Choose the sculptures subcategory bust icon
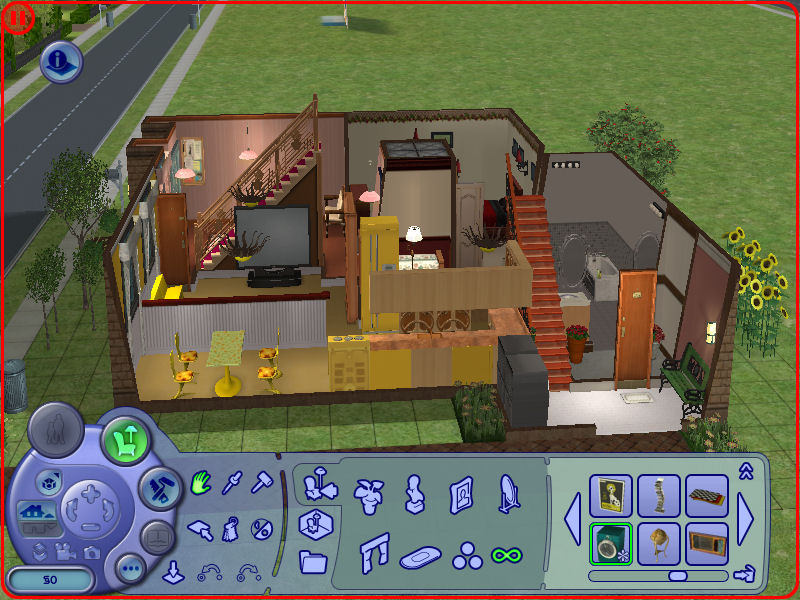Viewport: 800px width, 600px height. point(415,492)
